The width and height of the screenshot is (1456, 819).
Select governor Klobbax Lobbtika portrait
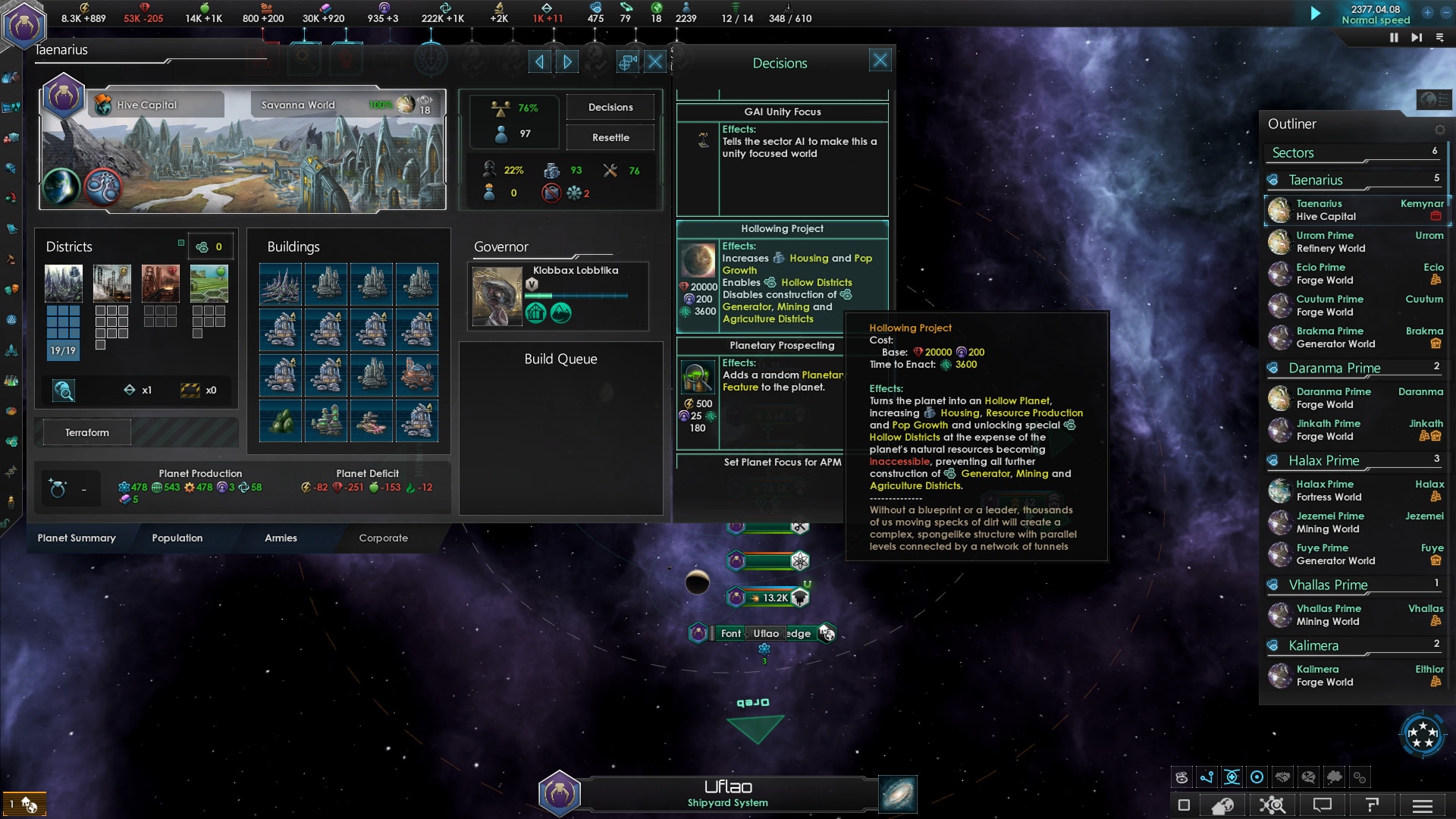coord(497,296)
